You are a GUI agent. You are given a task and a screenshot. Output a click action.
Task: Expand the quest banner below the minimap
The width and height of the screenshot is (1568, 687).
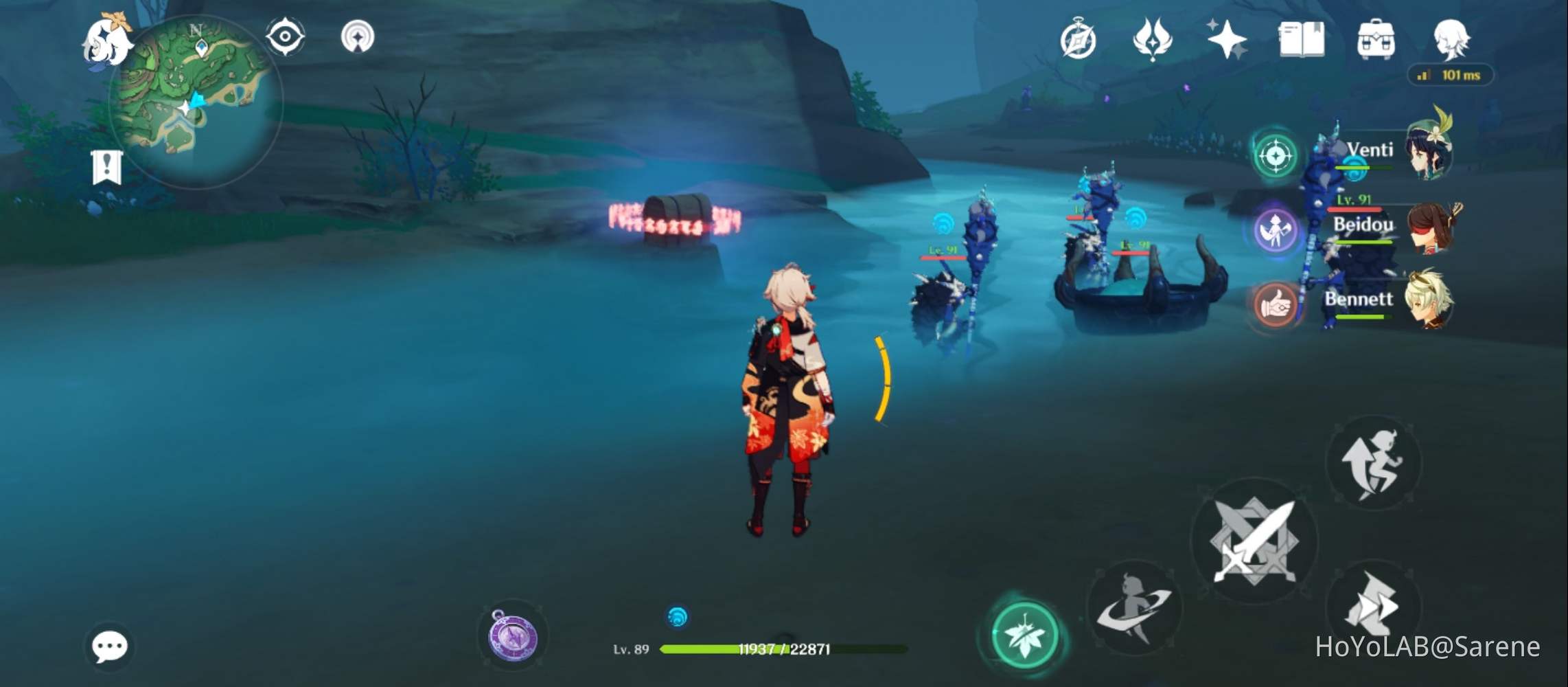pos(106,161)
